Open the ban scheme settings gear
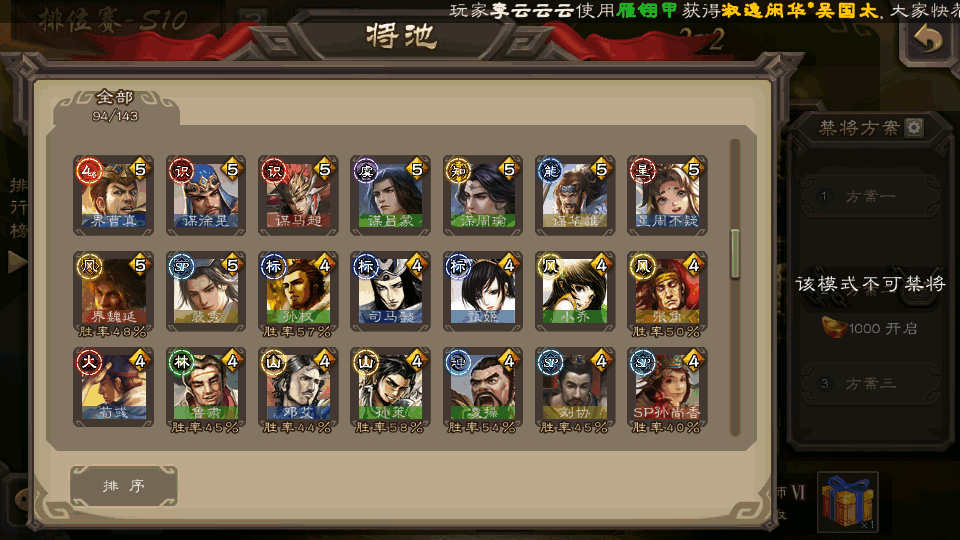The height and width of the screenshot is (540, 960). pos(914,128)
